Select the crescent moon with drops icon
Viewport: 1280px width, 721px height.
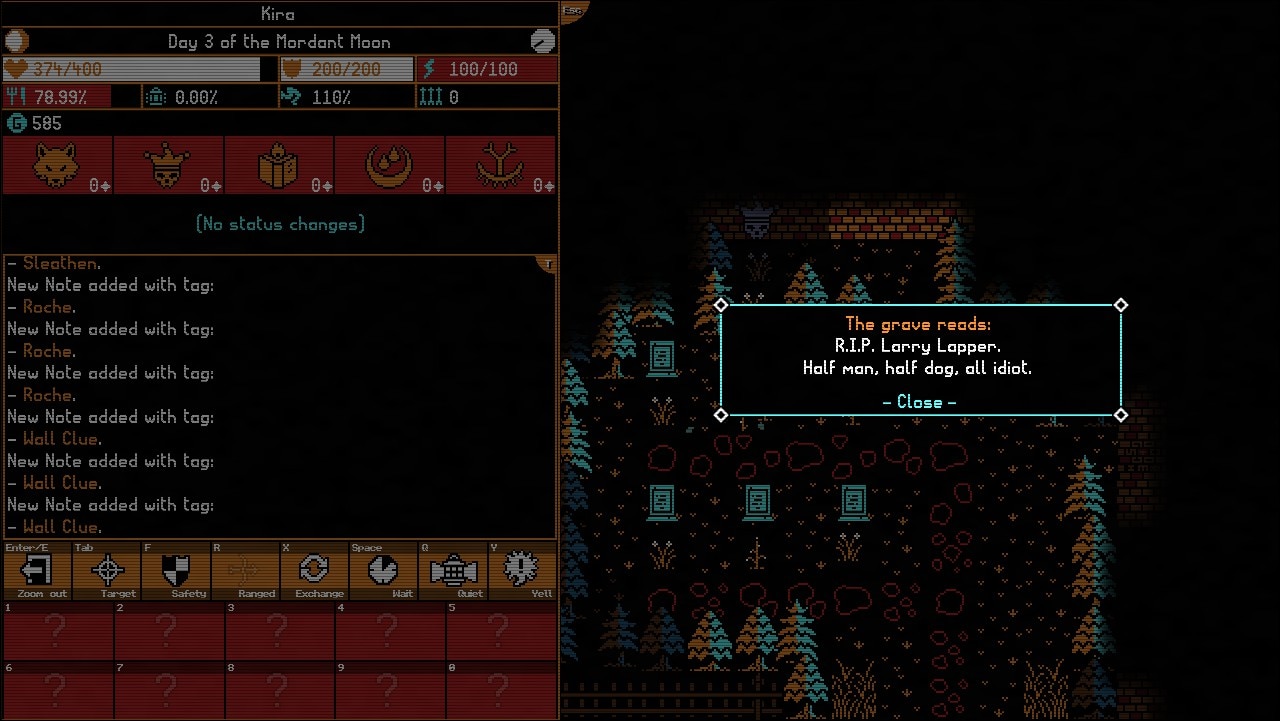(390, 165)
